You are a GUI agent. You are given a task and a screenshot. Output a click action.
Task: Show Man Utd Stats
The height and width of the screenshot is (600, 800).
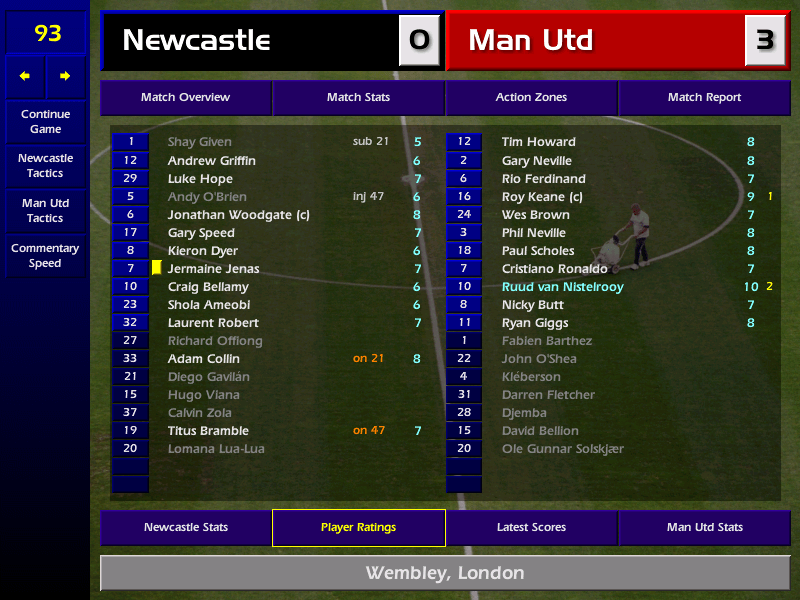704,528
